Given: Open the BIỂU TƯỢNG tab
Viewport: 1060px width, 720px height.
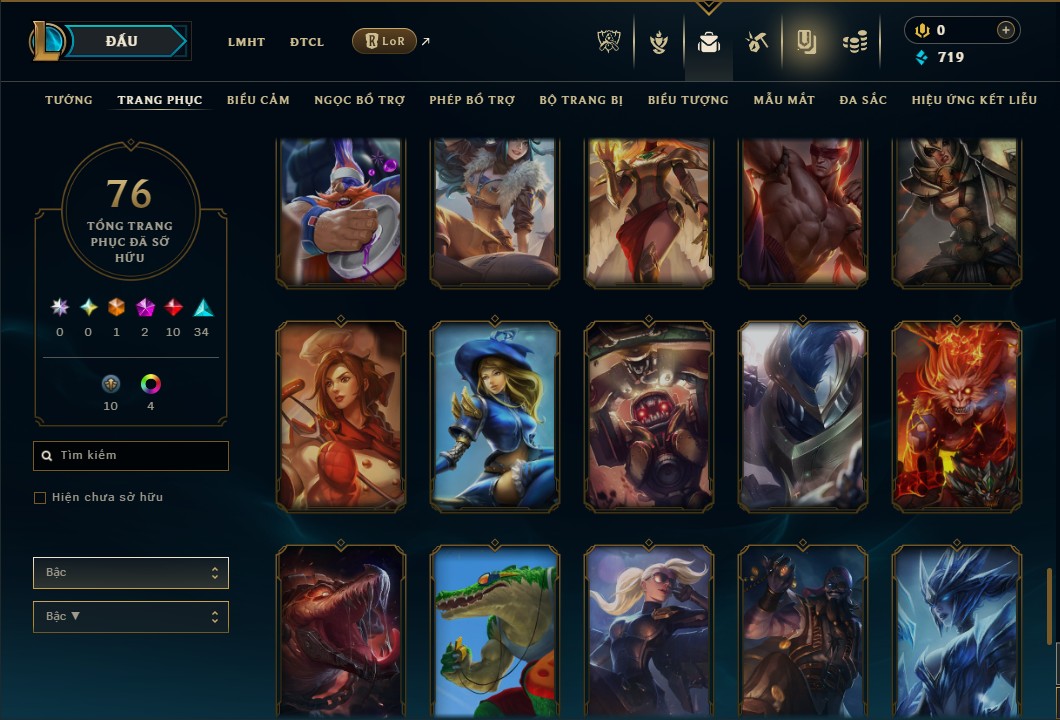Looking at the screenshot, I should point(688,100).
